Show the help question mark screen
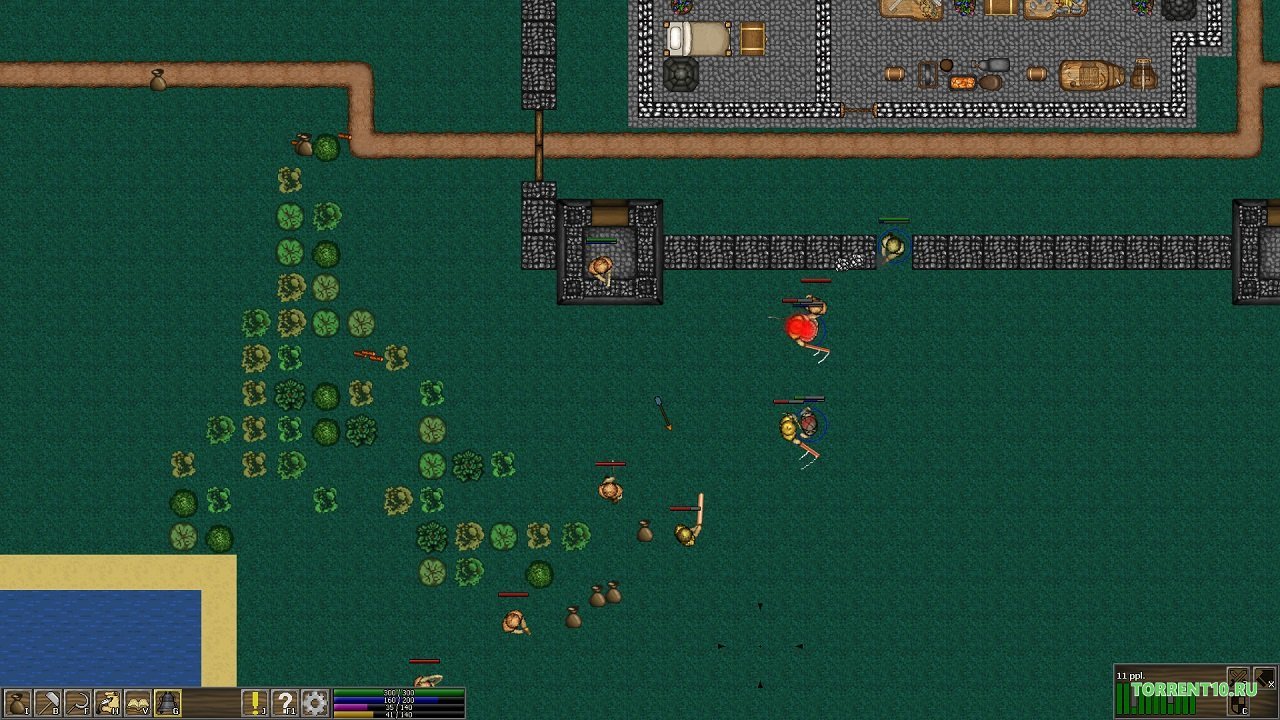The width and height of the screenshot is (1280, 720). click(x=285, y=703)
